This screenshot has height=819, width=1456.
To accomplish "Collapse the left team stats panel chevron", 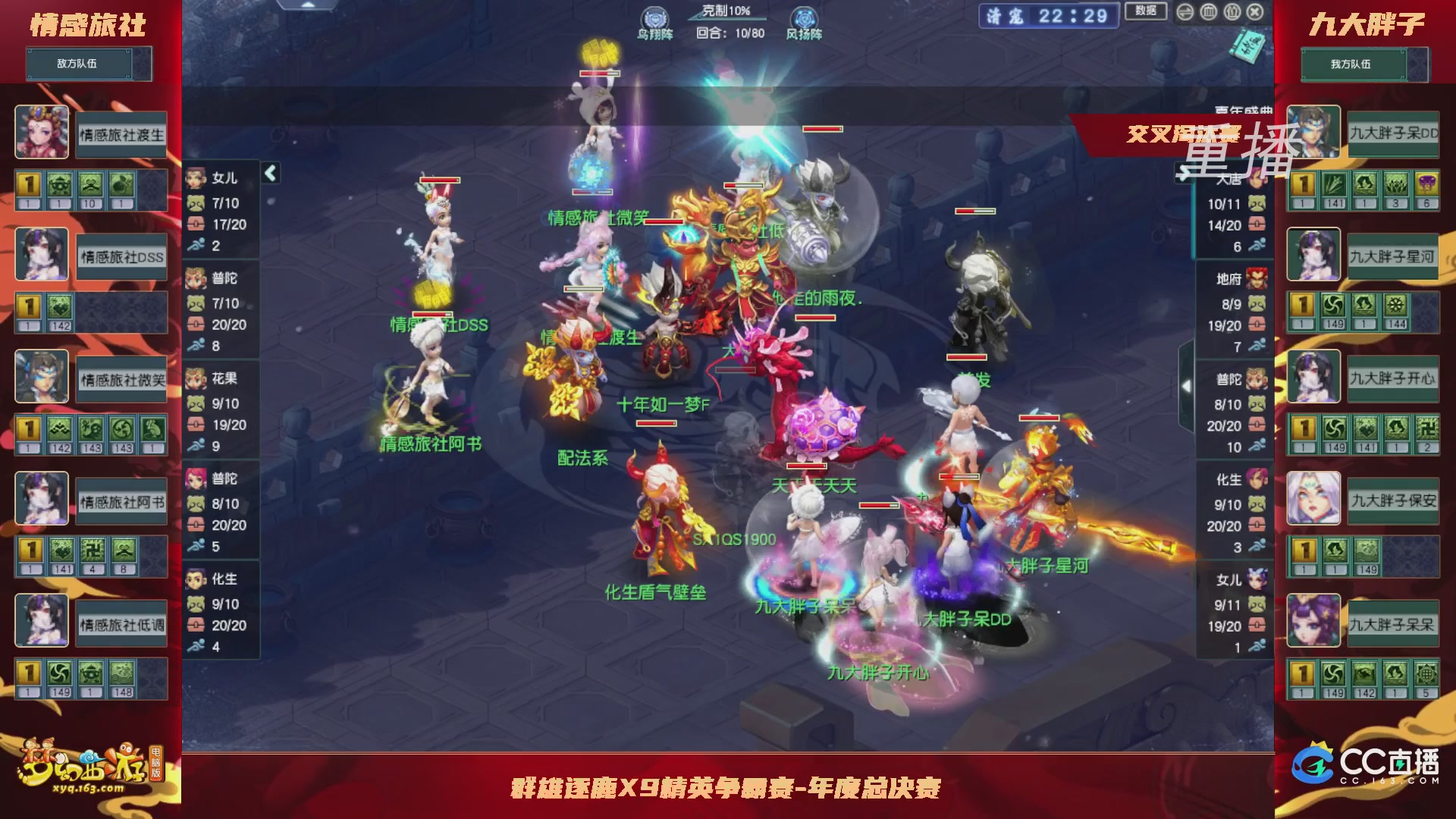I will (269, 172).
